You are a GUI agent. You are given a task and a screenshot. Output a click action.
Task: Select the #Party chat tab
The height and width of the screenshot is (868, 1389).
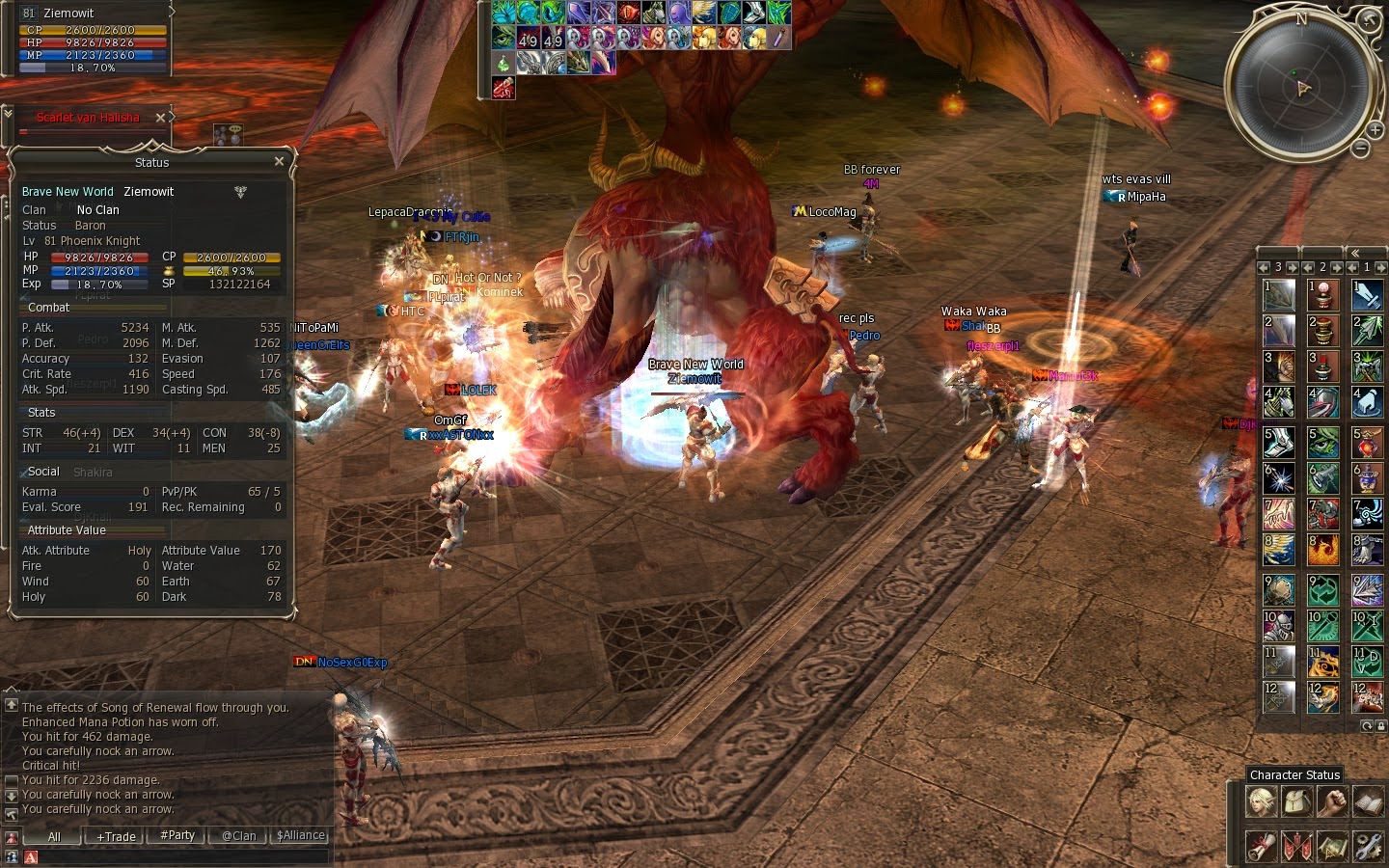click(x=176, y=836)
